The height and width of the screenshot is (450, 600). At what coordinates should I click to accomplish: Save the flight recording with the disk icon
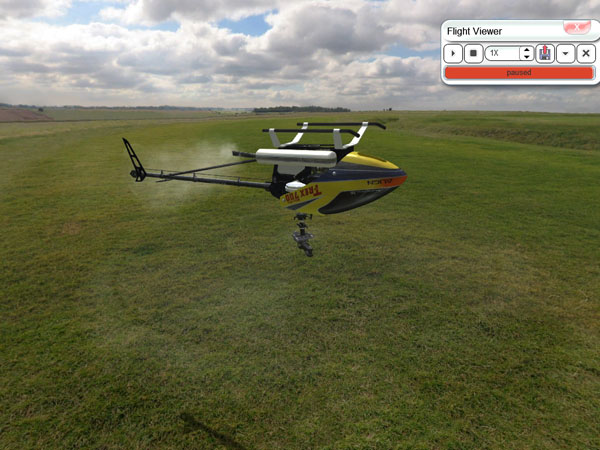[x=545, y=53]
